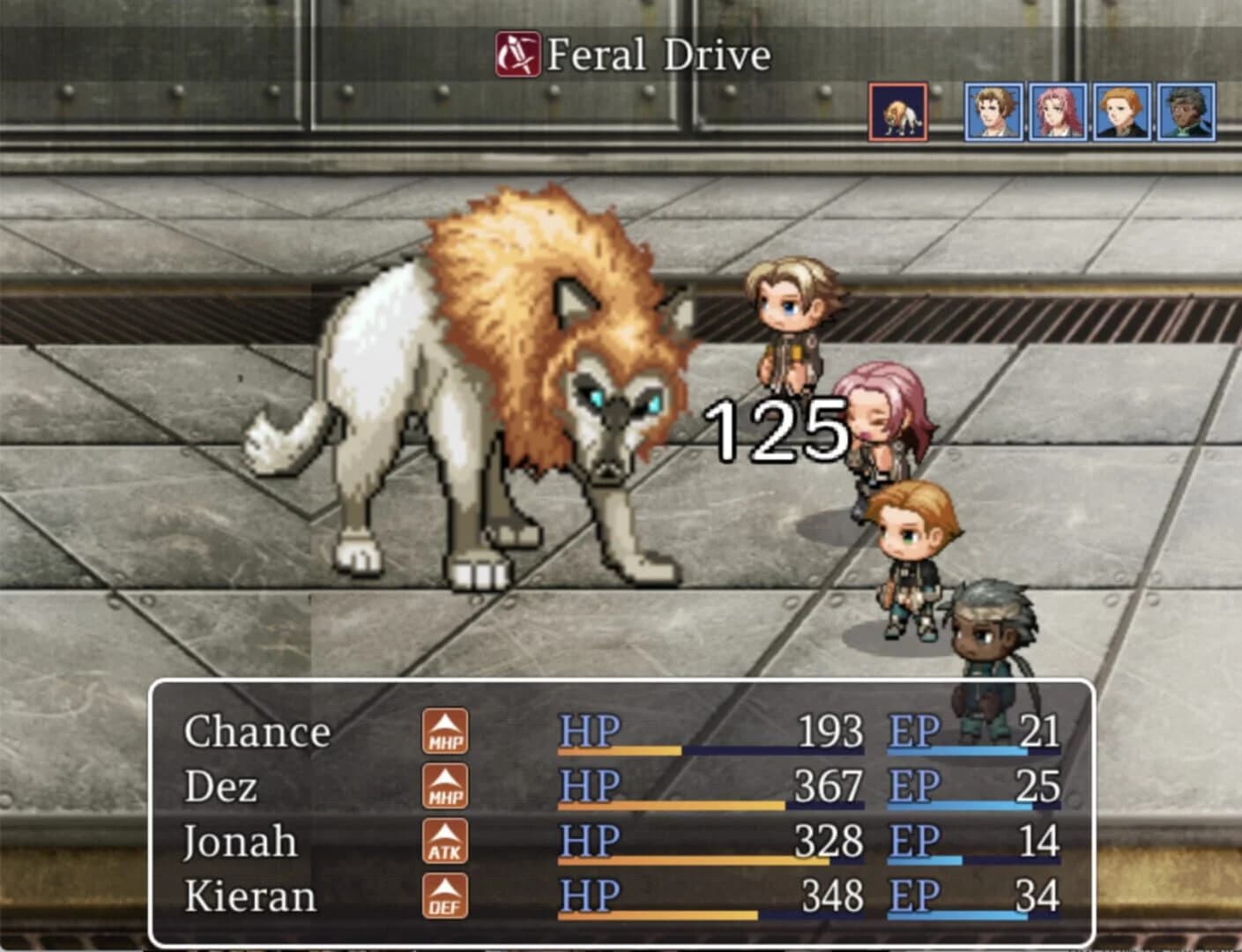Viewport: 1242px width, 952px height.
Task: Select the Chance row in the status window
Action: pos(258,733)
